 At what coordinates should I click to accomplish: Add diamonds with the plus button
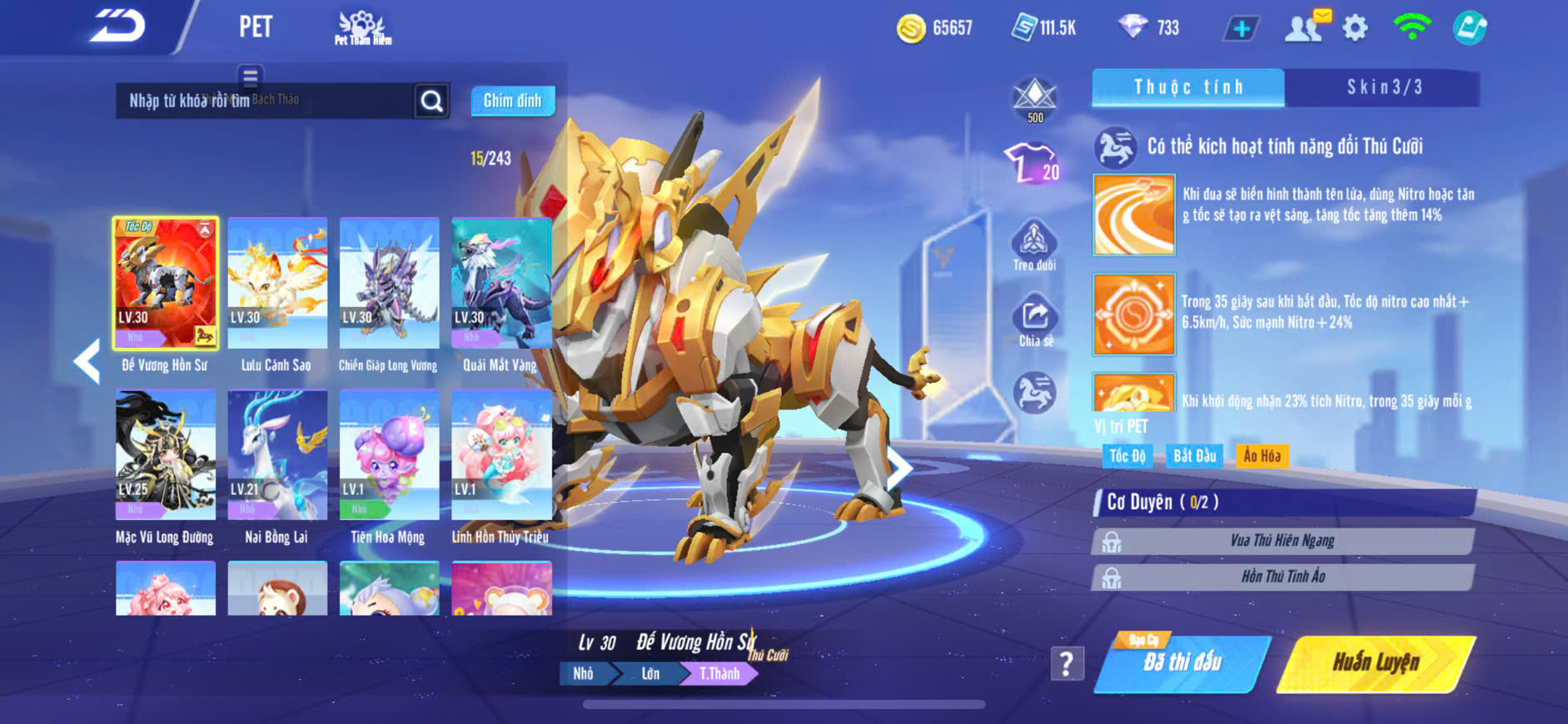click(1241, 29)
